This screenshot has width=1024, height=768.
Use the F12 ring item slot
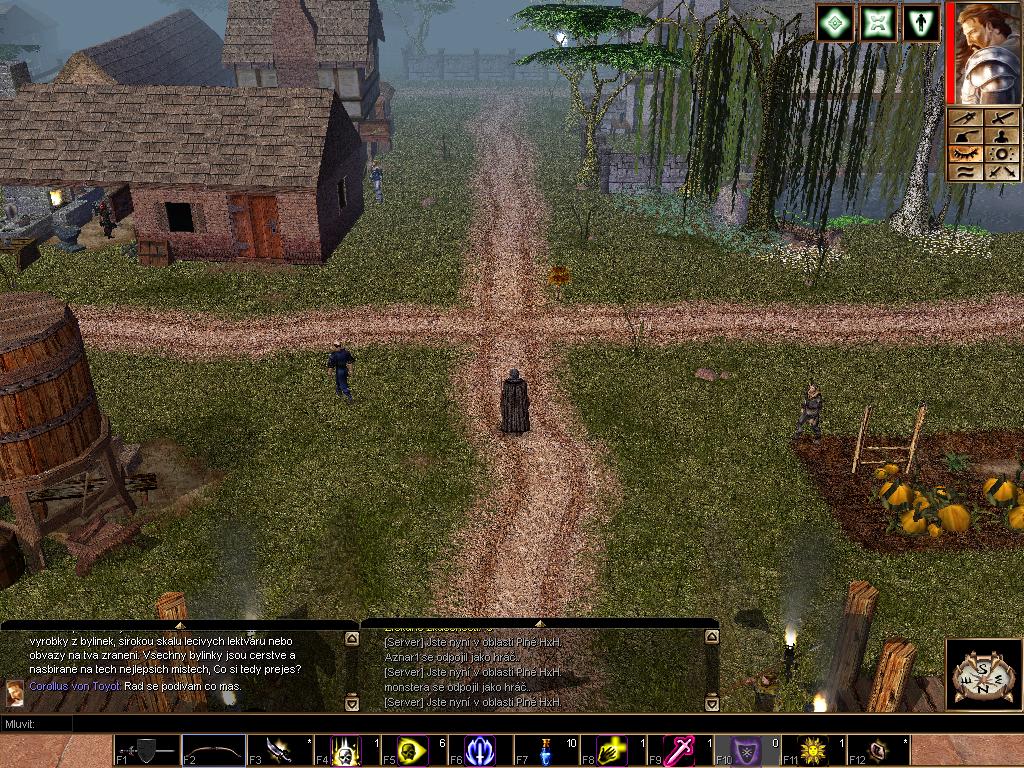(x=877, y=750)
